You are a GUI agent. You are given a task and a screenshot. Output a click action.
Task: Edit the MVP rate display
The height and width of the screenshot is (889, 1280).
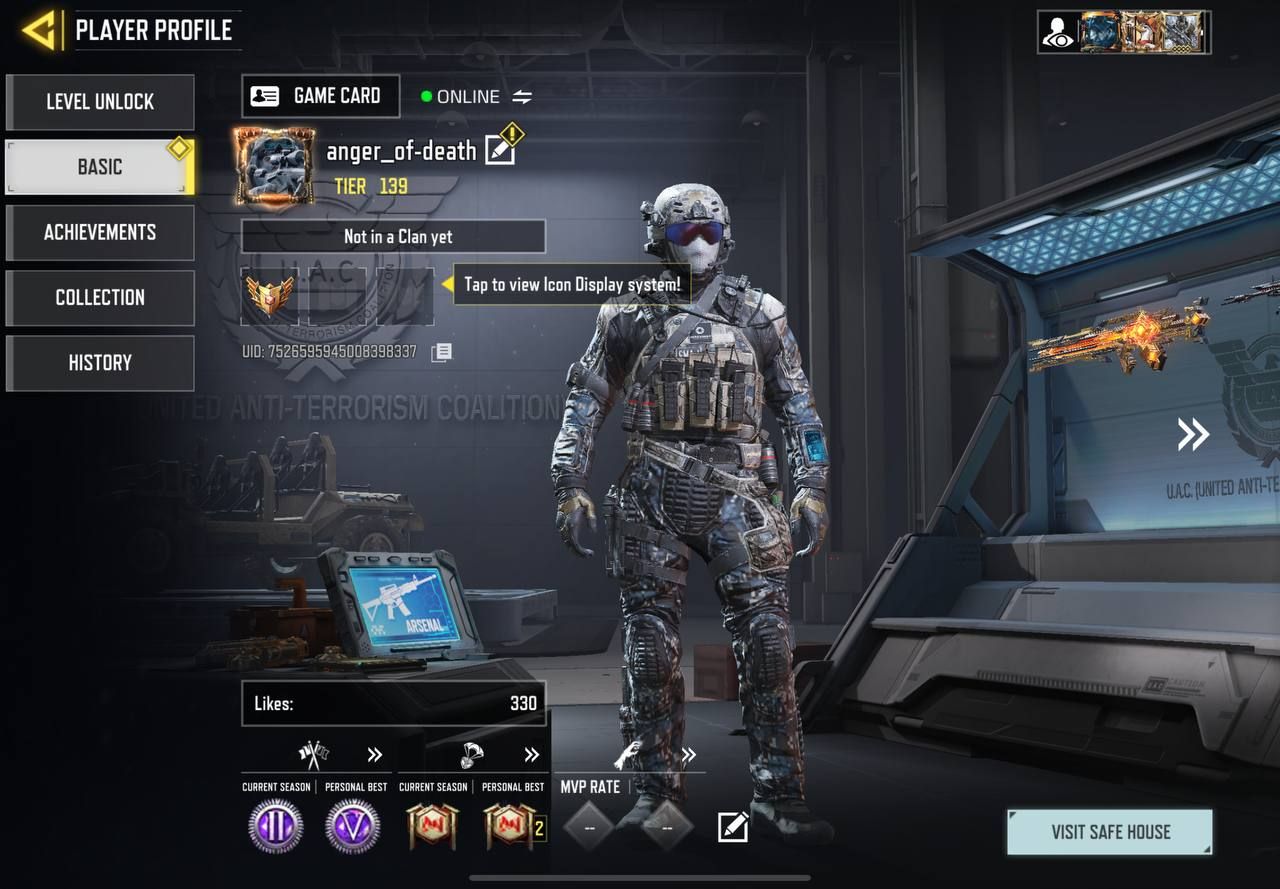click(x=732, y=827)
